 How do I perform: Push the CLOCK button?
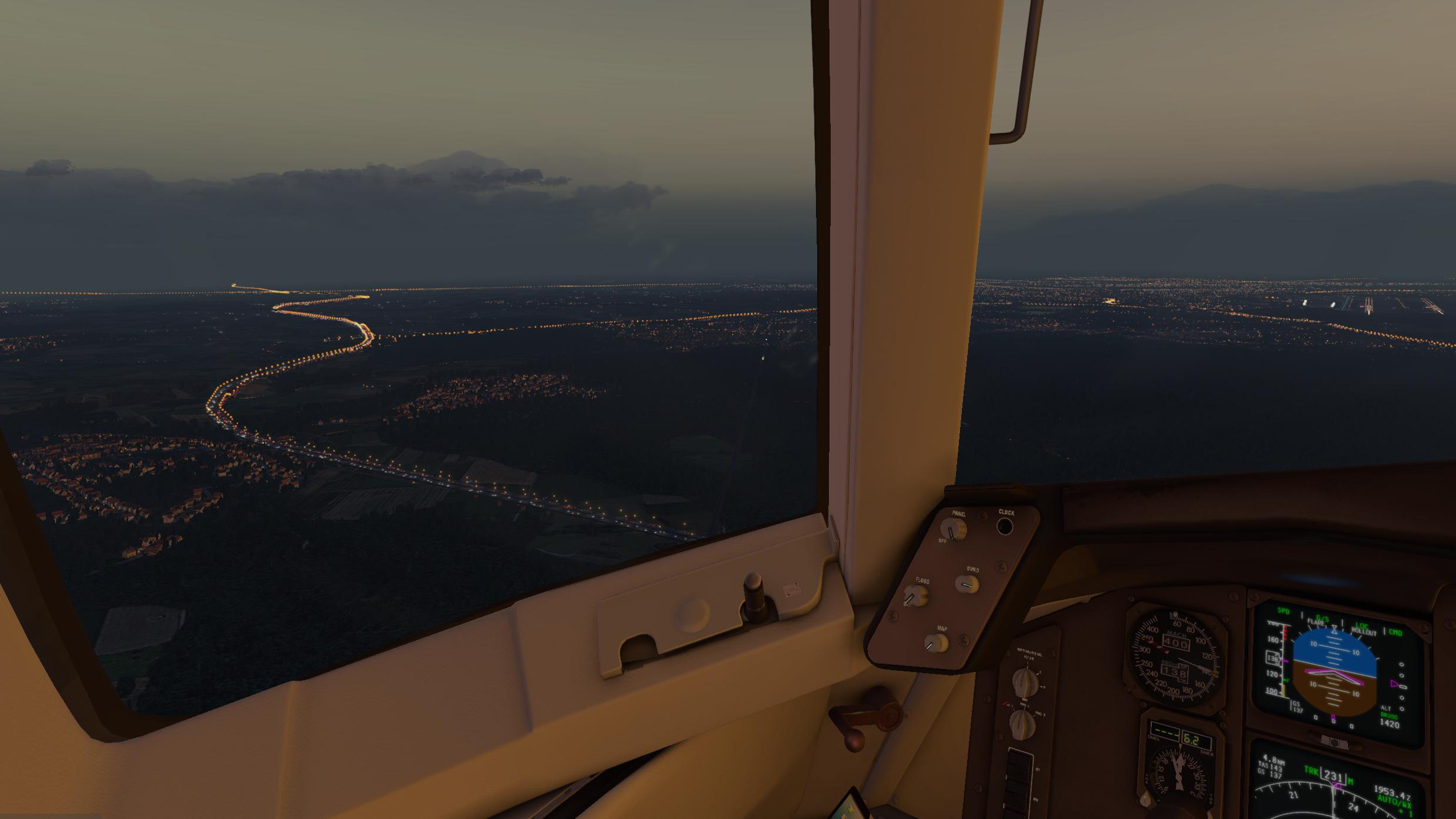pos(1005,526)
